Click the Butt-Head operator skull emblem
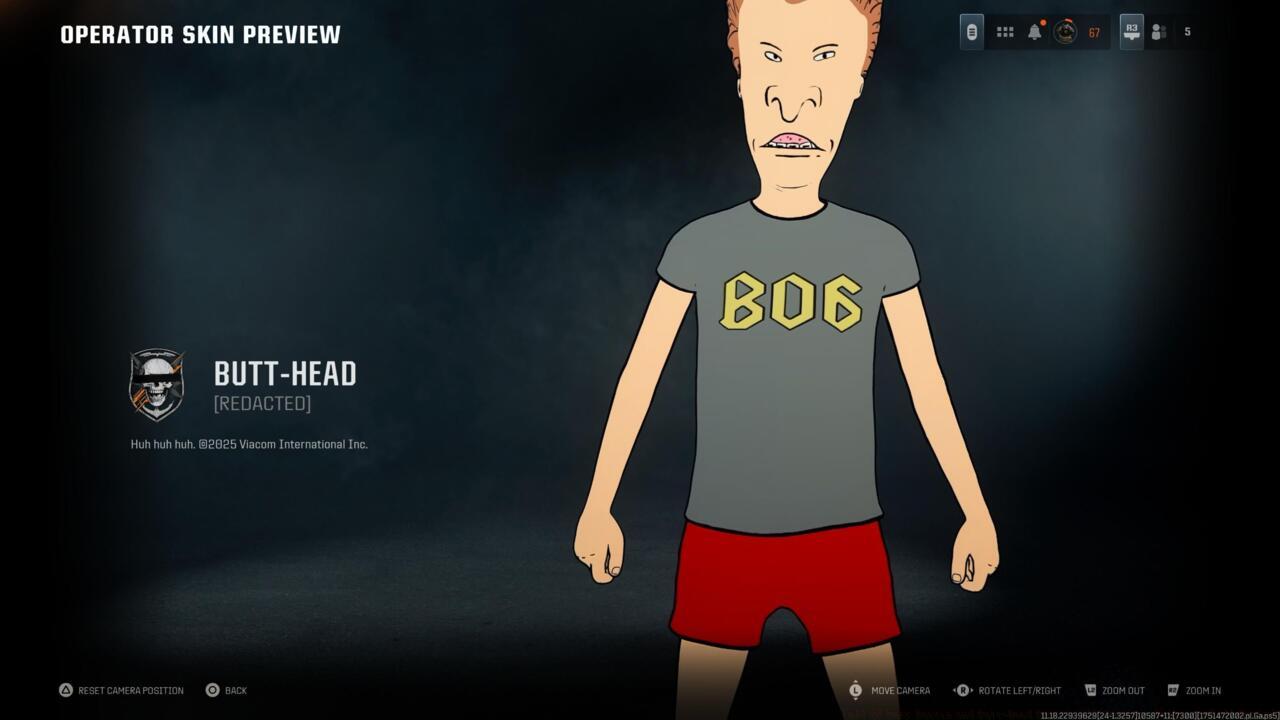 tap(157, 386)
